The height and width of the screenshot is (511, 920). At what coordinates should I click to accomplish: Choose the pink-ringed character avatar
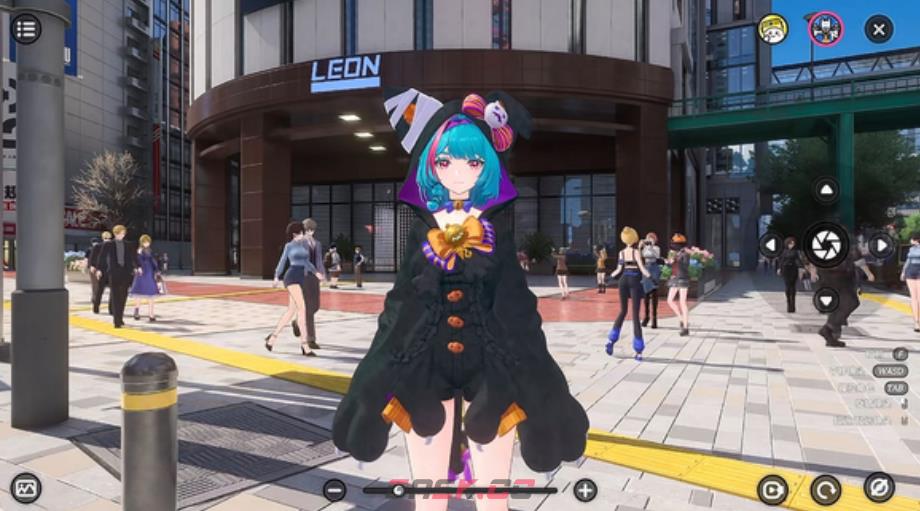point(825,28)
